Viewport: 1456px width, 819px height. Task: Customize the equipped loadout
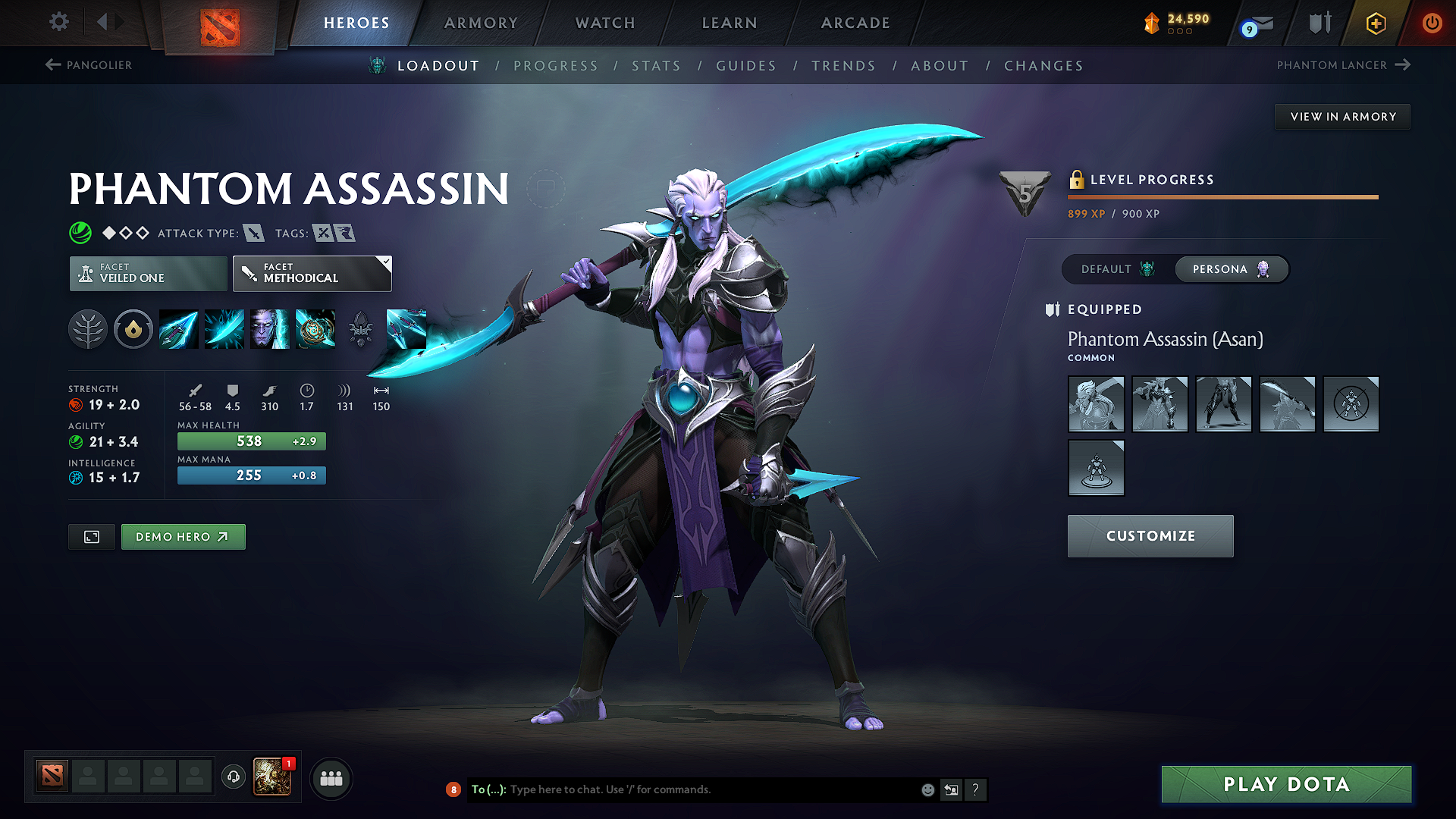(x=1150, y=536)
